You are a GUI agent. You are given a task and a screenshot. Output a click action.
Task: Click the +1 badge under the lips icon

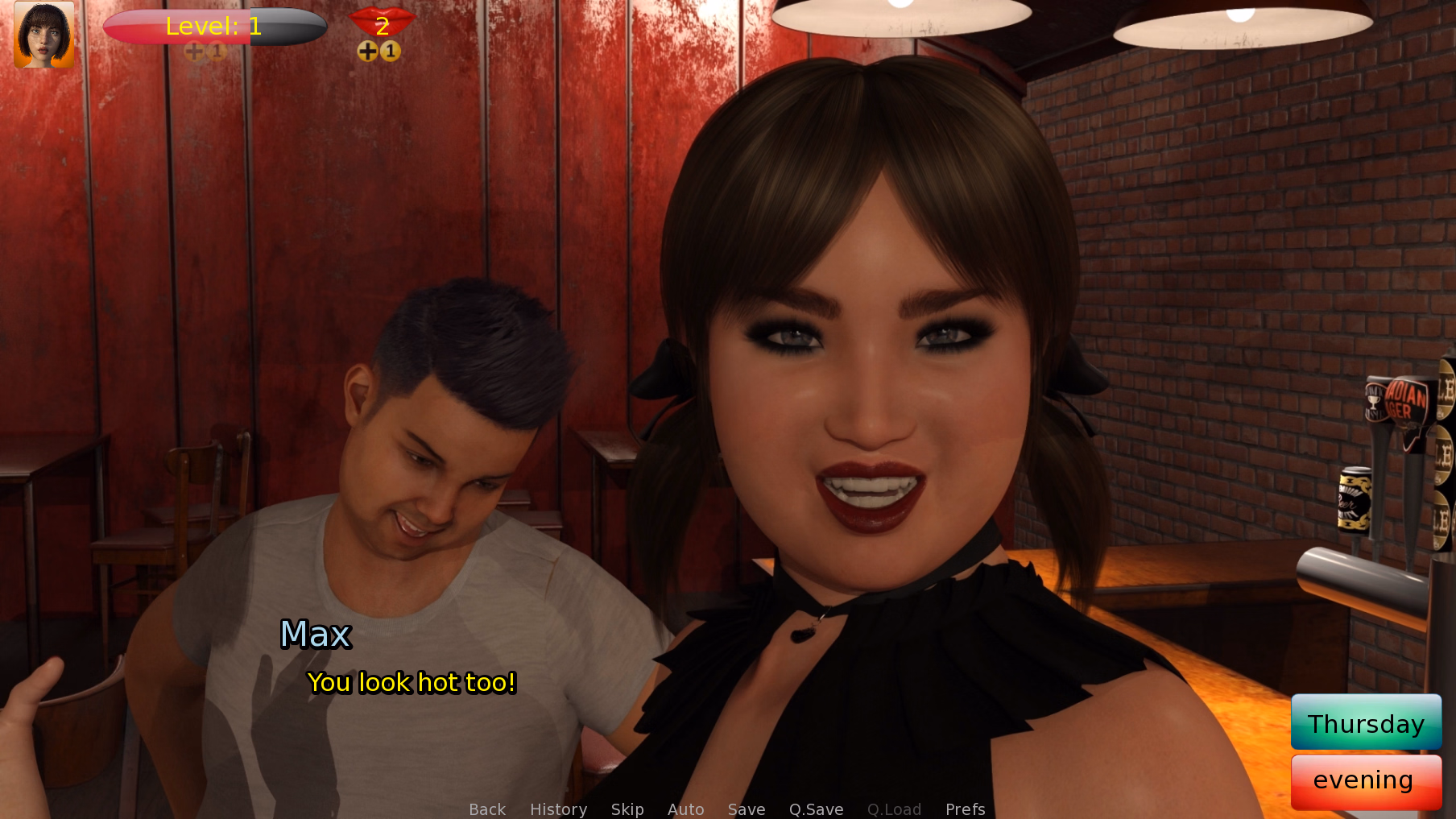click(378, 51)
